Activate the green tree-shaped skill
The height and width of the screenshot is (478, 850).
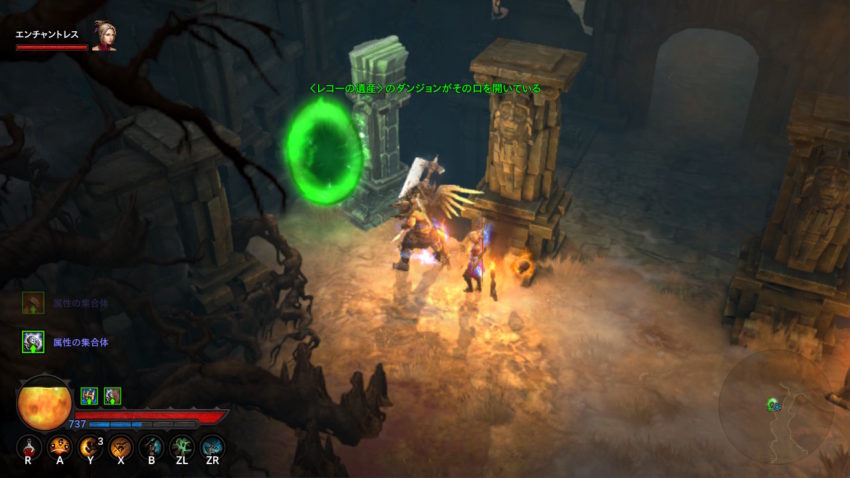pos(182,447)
